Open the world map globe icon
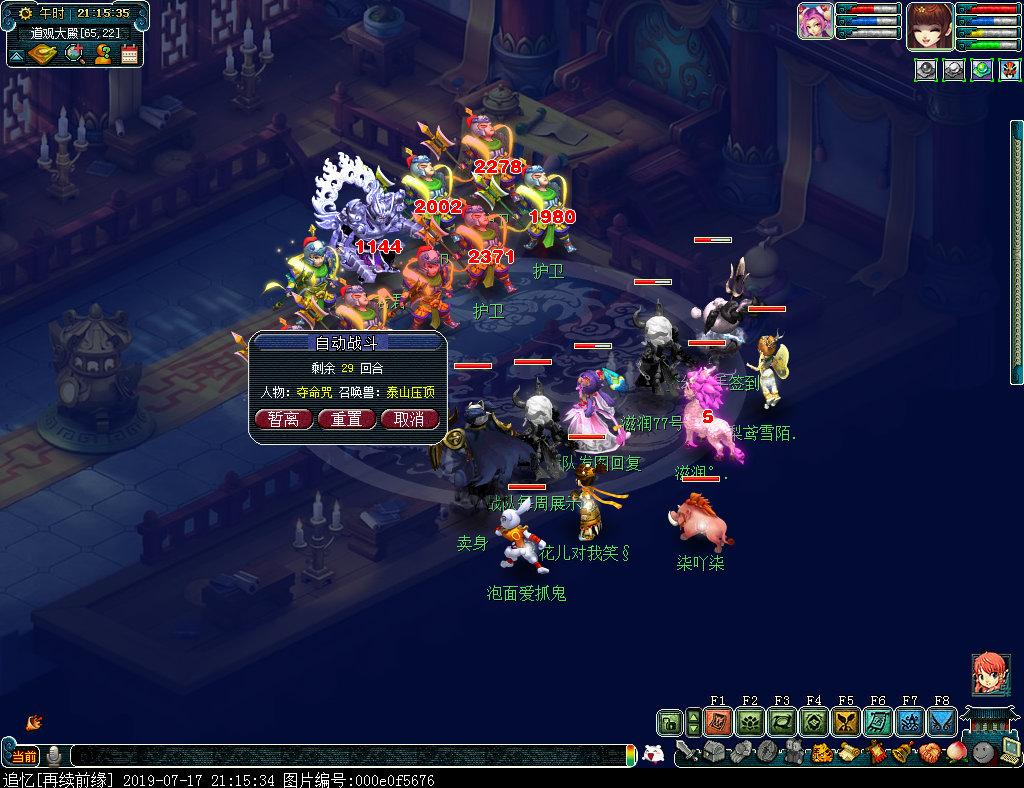This screenshot has height=788, width=1024. pos(74,54)
